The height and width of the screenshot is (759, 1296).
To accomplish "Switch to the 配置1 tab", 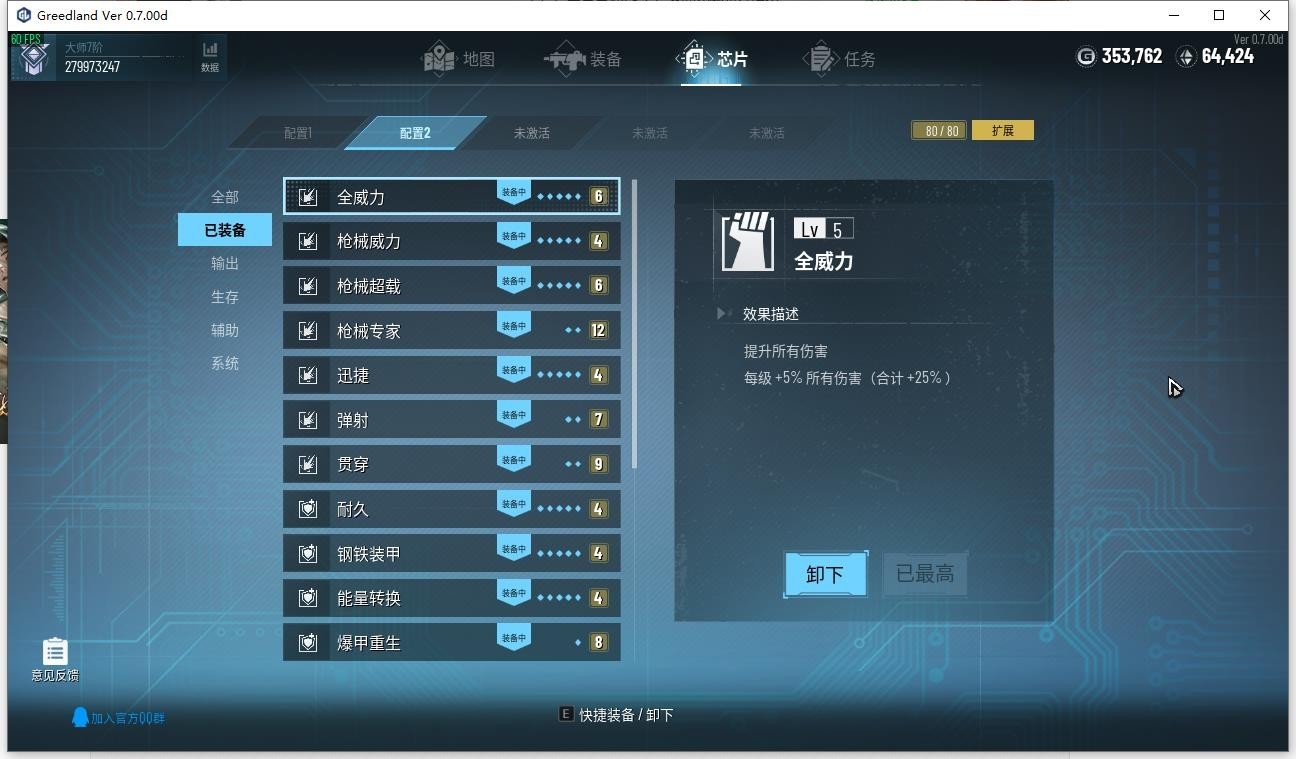I will [x=298, y=131].
